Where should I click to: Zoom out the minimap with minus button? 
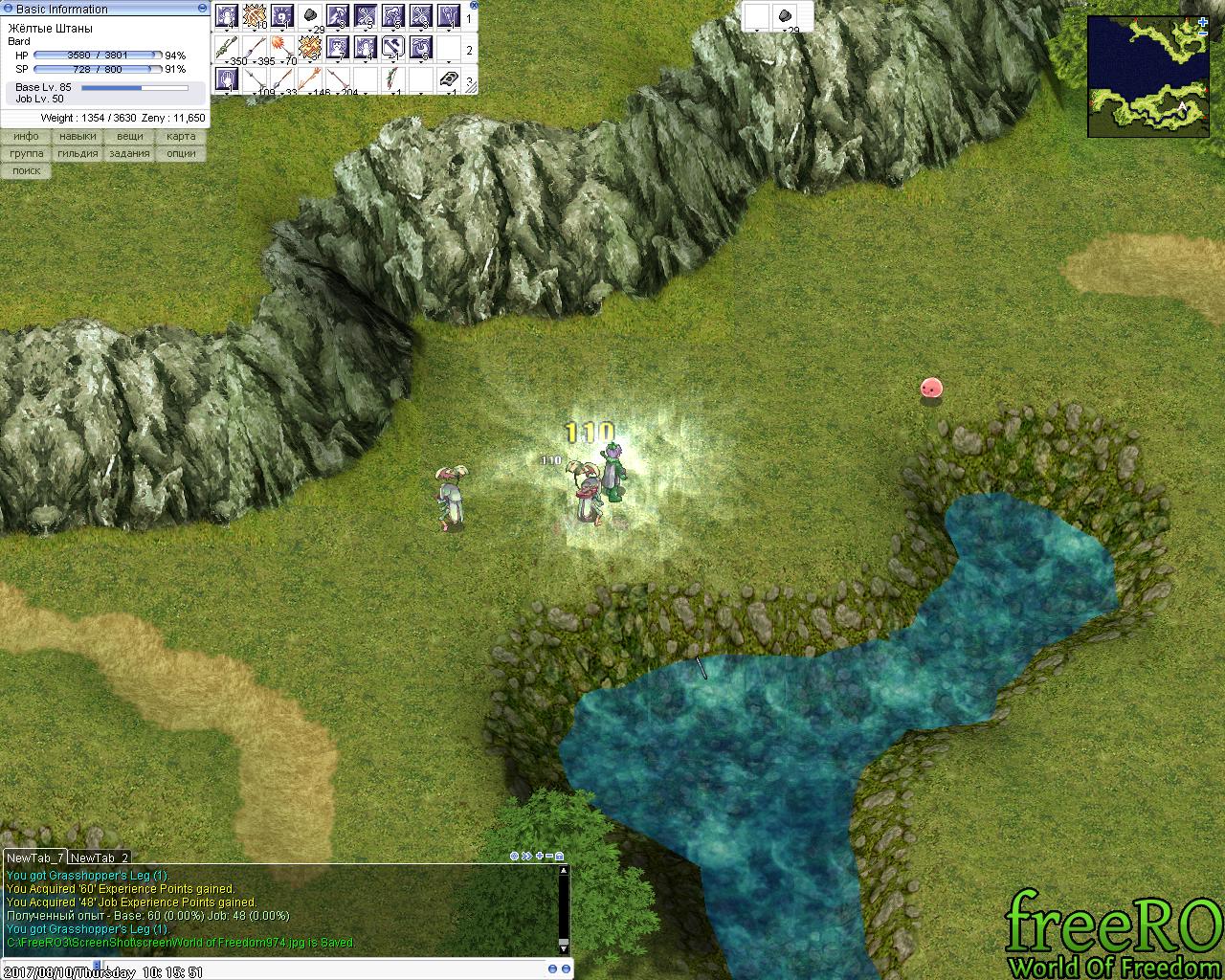(1202, 33)
